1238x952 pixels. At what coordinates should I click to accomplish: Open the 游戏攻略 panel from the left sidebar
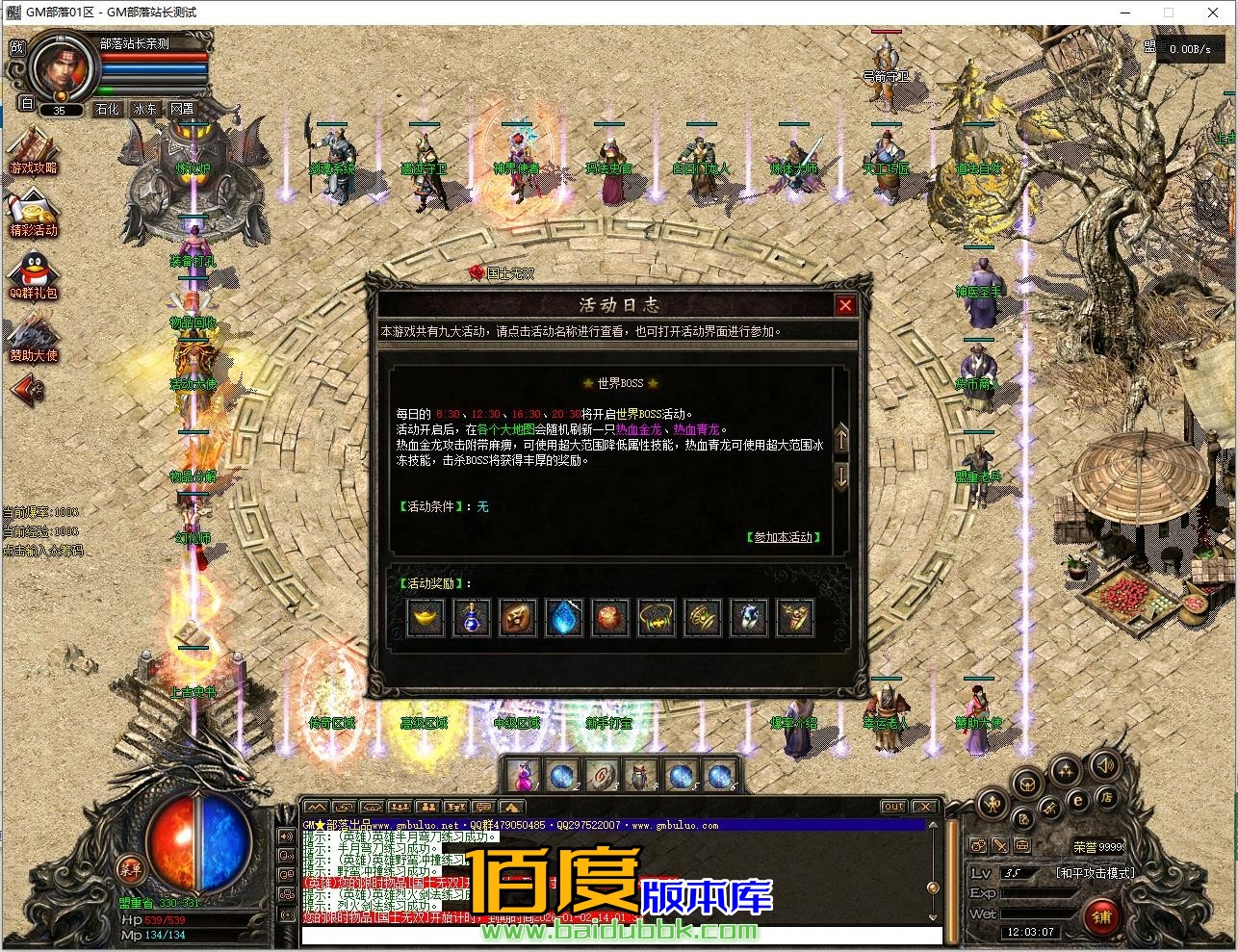point(34,157)
